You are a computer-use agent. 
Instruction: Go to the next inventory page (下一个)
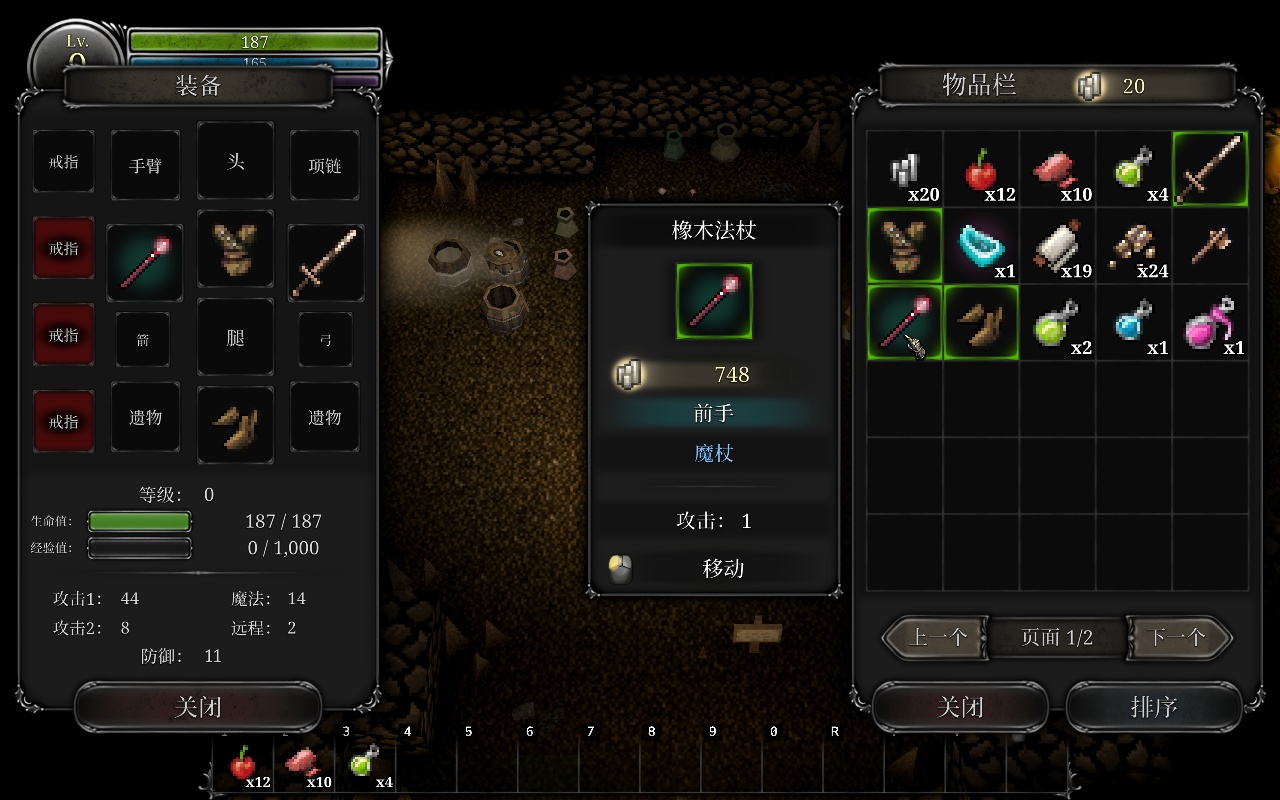pos(1178,637)
